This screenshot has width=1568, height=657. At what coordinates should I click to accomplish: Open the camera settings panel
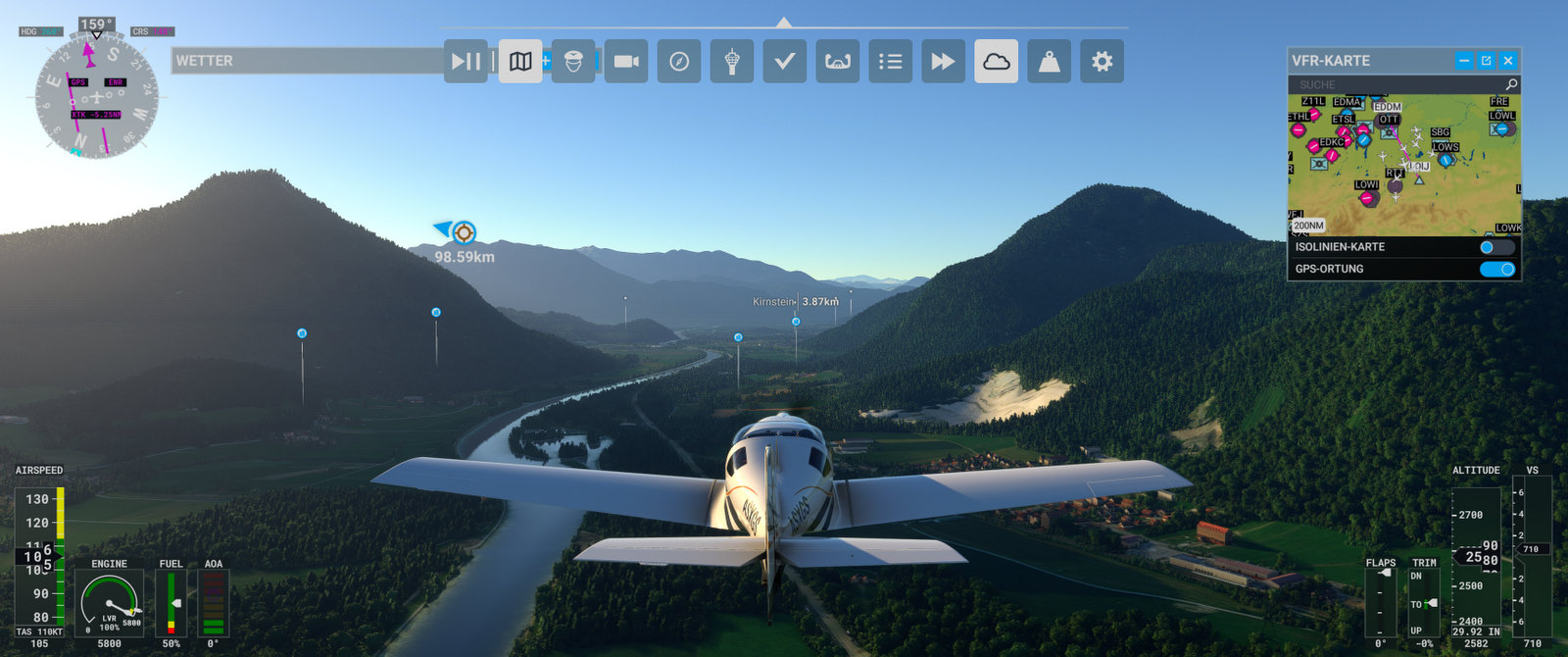(x=626, y=61)
